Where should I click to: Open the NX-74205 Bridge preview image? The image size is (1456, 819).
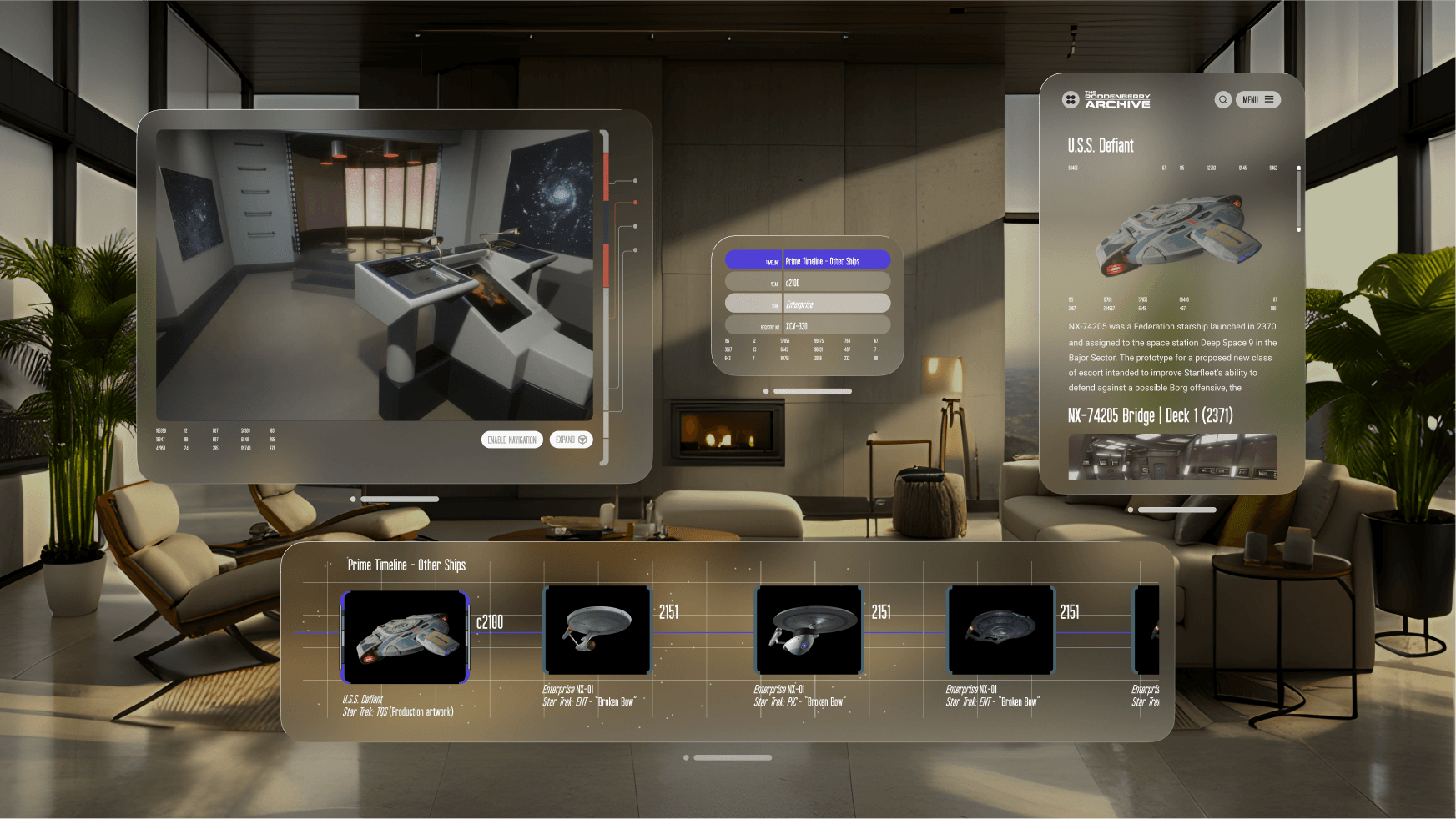tap(1172, 456)
